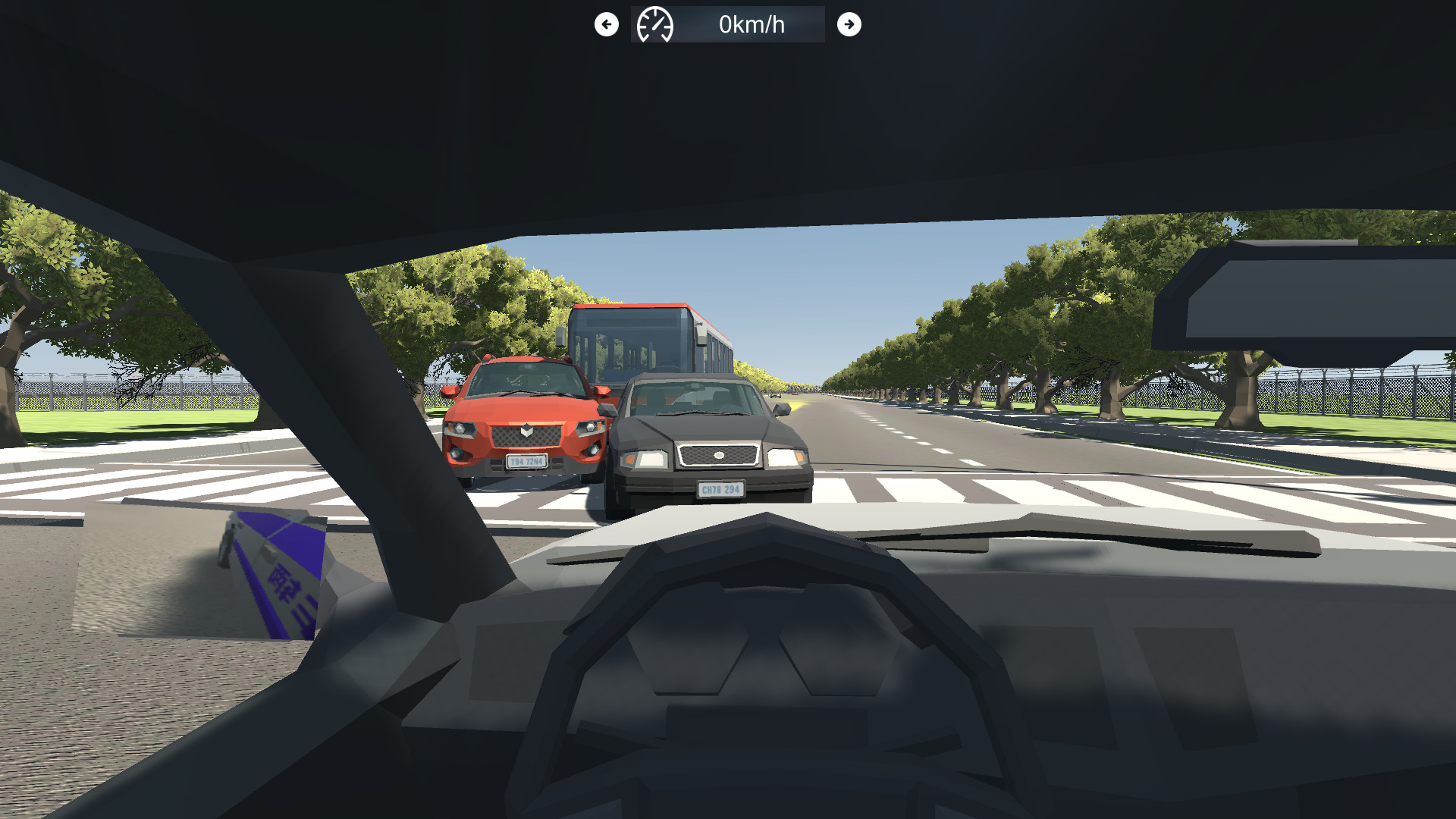The image size is (1456, 819).
Task: Click the speedometer gauge icon
Action: [x=657, y=24]
